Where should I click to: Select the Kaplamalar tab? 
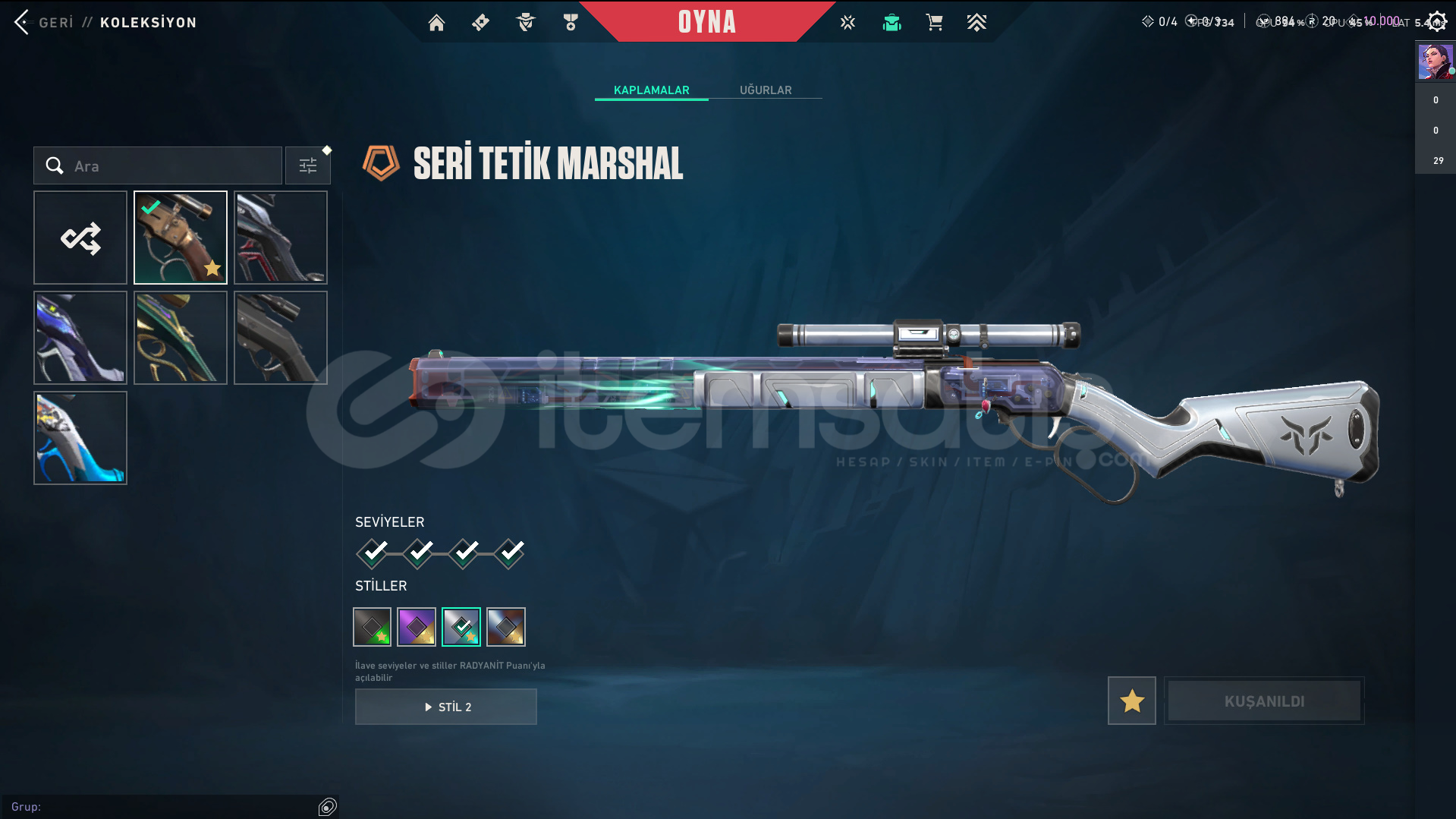(651, 90)
